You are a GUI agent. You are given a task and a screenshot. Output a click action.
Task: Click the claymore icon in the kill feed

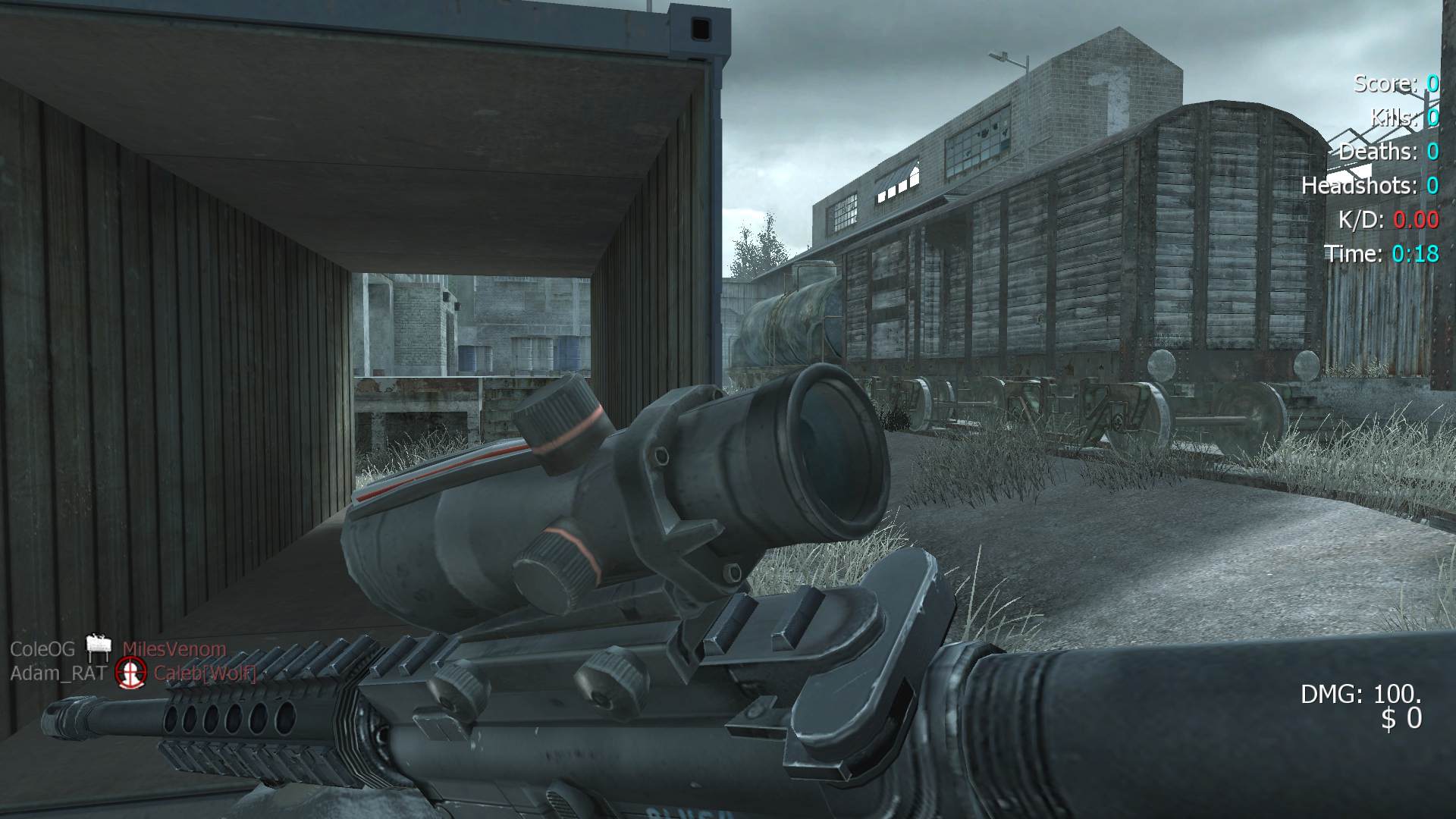tap(99, 647)
